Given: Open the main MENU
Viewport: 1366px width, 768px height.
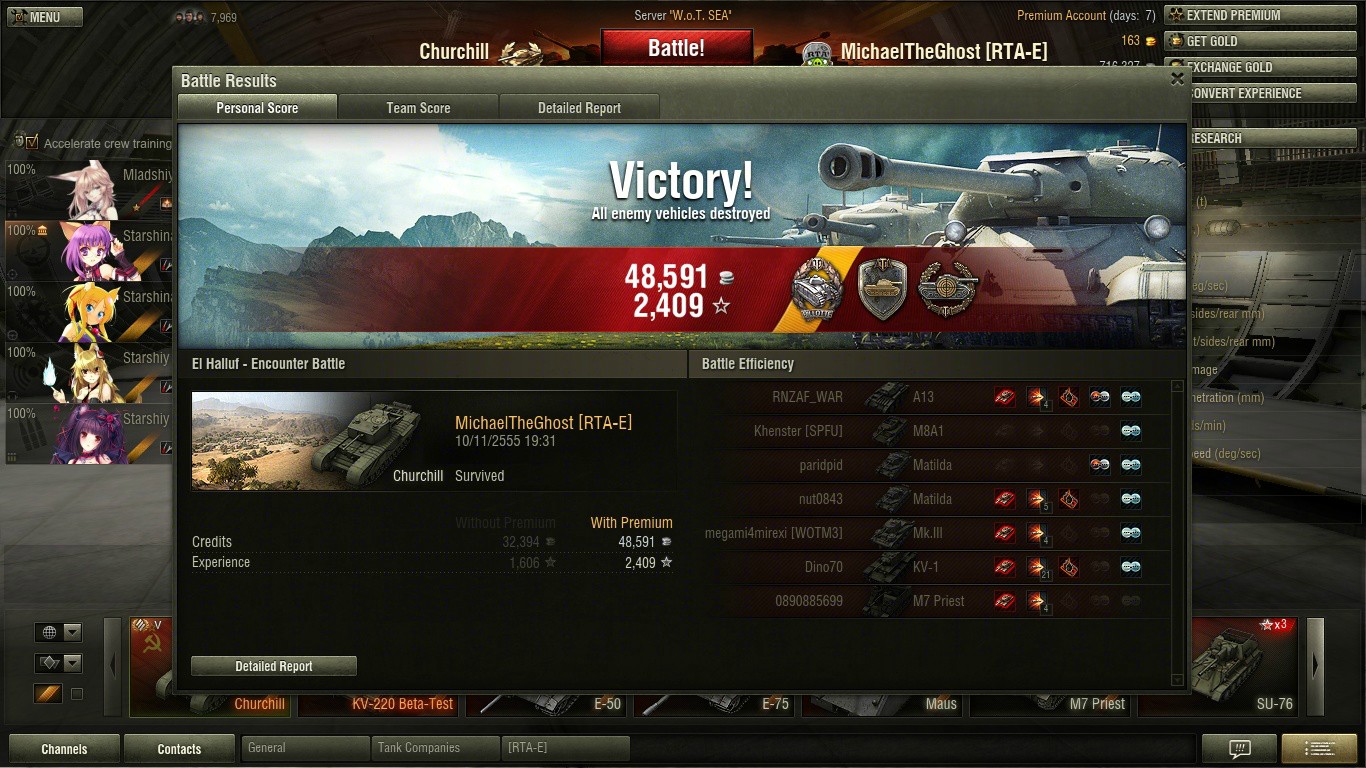Looking at the screenshot, I should pyautogui.click(x=44, y=17).
